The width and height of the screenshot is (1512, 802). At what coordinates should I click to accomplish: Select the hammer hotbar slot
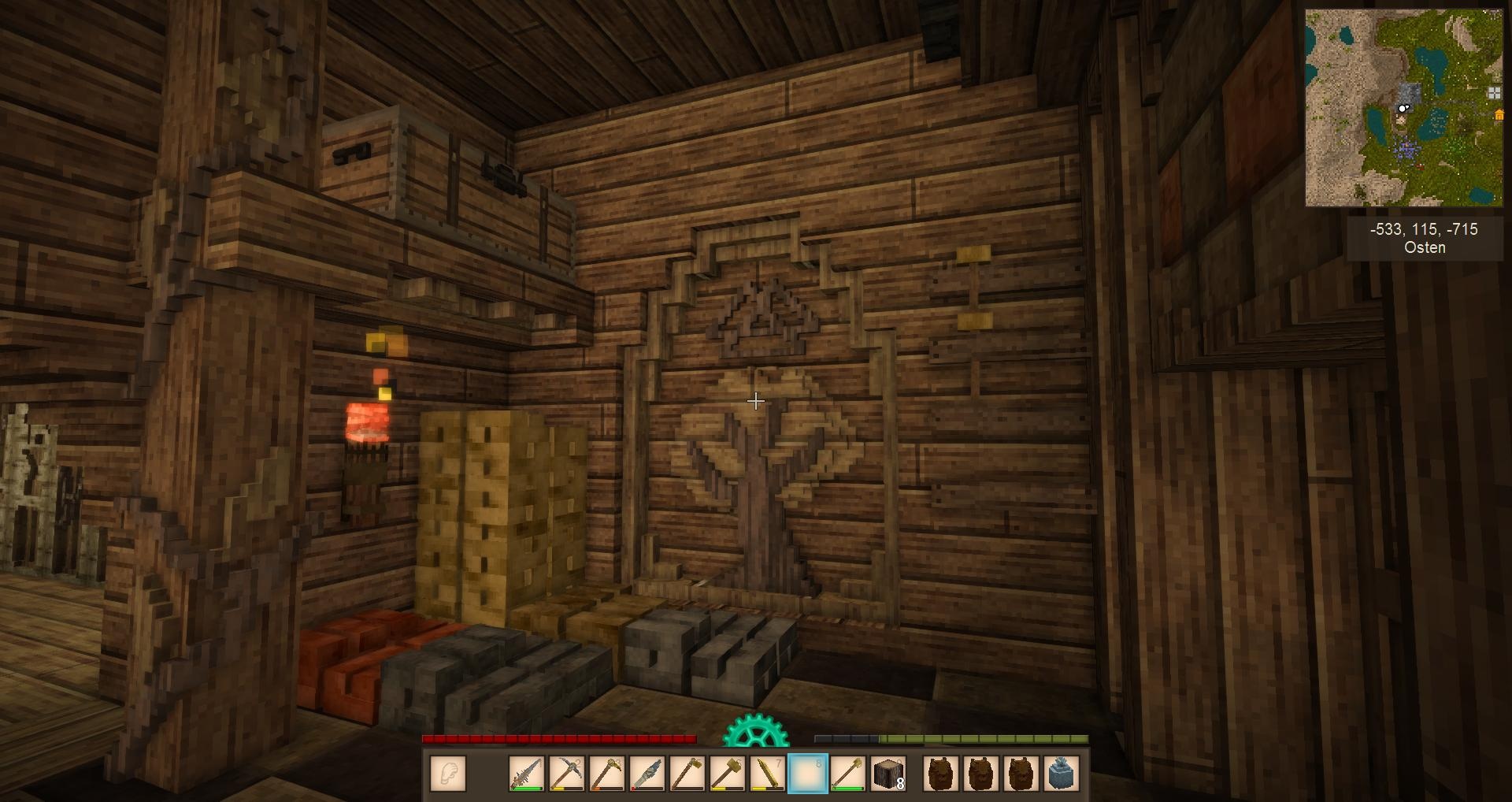tap(728, 774)
